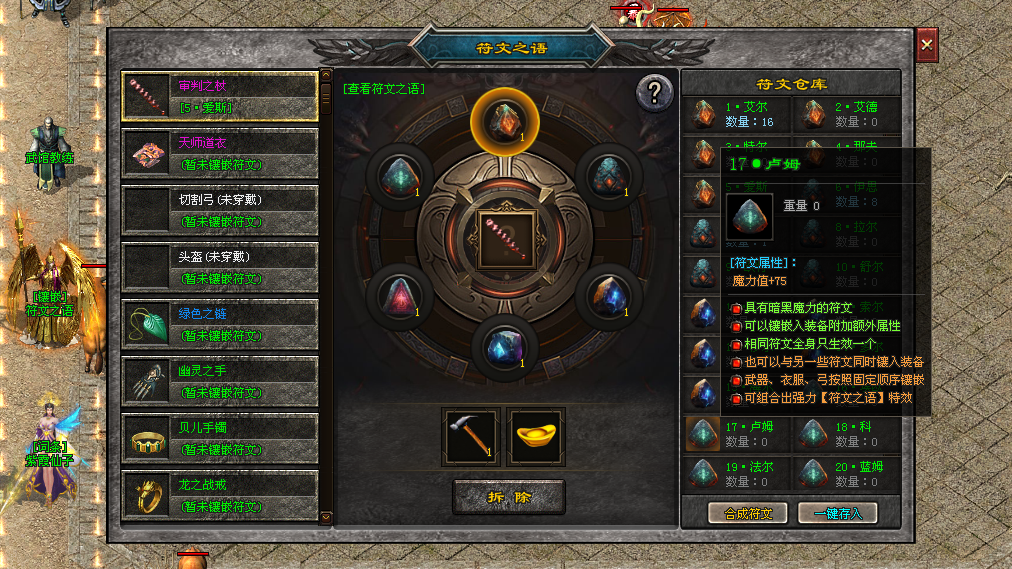This screenshot has height=569, width=1012.
Task: Click the 查看符文之语 link
Action: (384, 89)
